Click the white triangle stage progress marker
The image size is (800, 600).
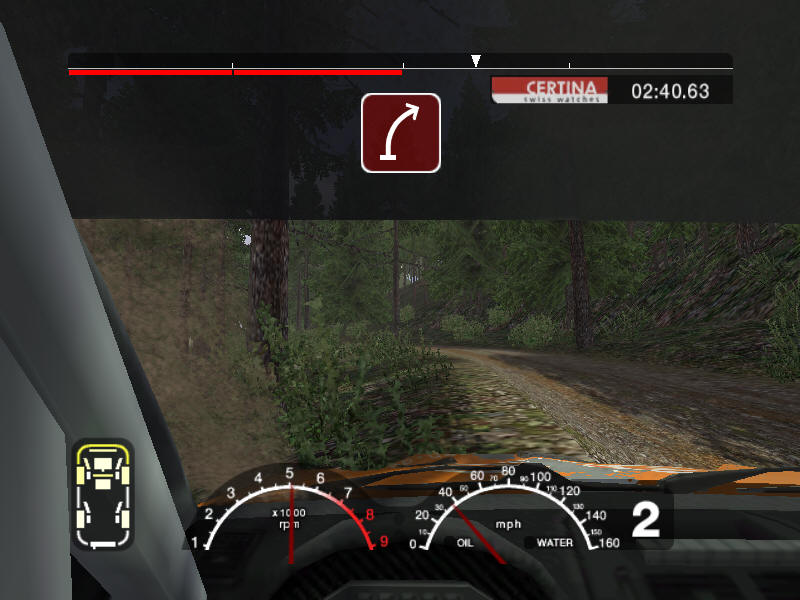476,61
